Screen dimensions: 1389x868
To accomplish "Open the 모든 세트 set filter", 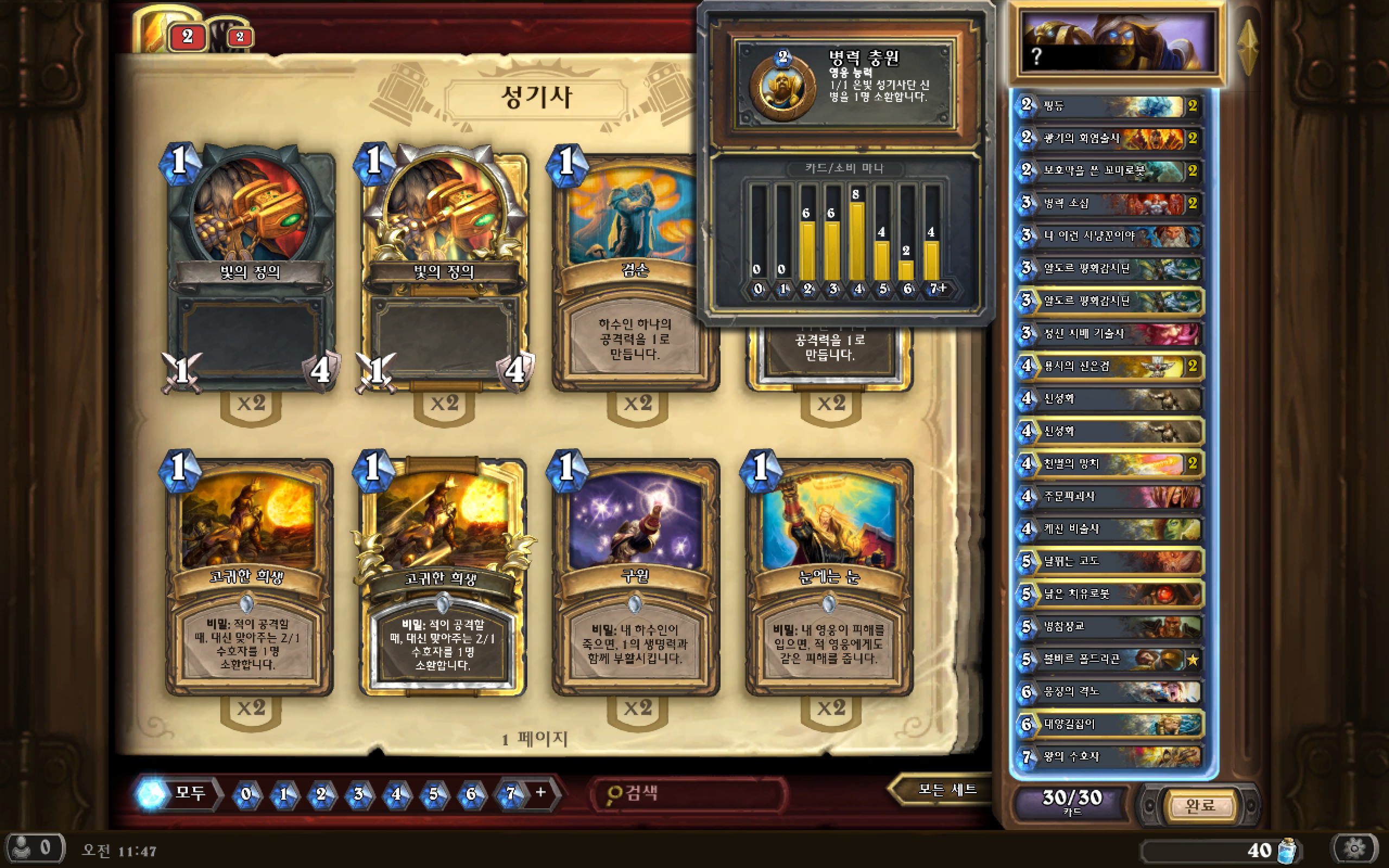I will coord(946,790).
